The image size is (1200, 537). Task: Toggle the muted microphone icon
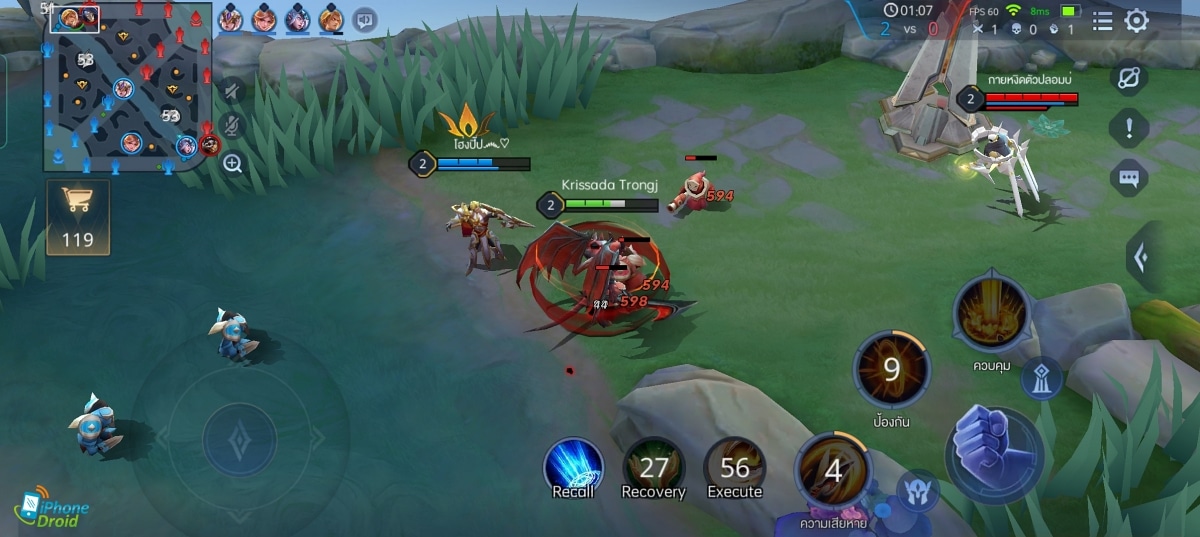point(232,126)
